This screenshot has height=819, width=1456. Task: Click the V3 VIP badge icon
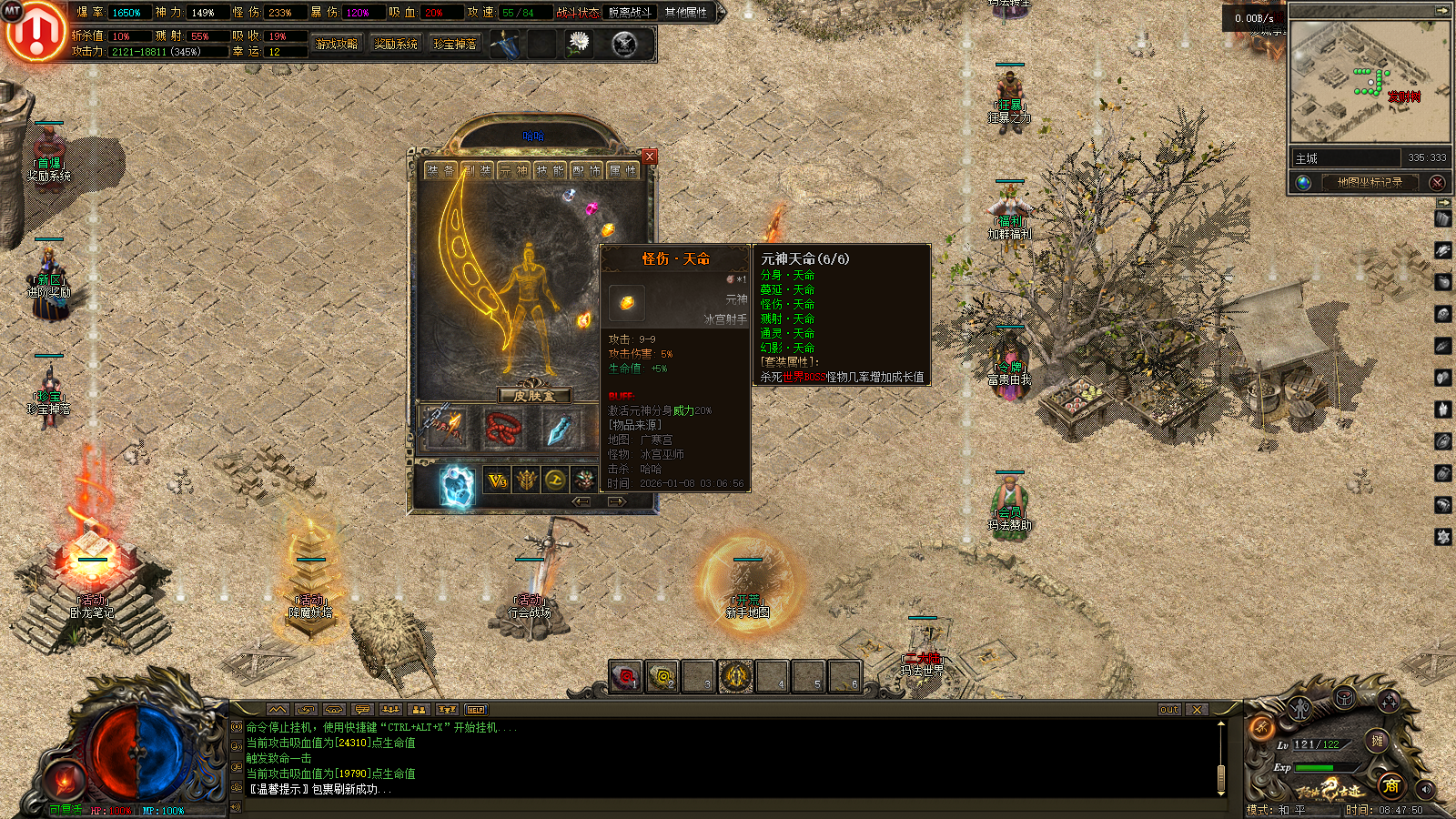[x=497, y=480]
